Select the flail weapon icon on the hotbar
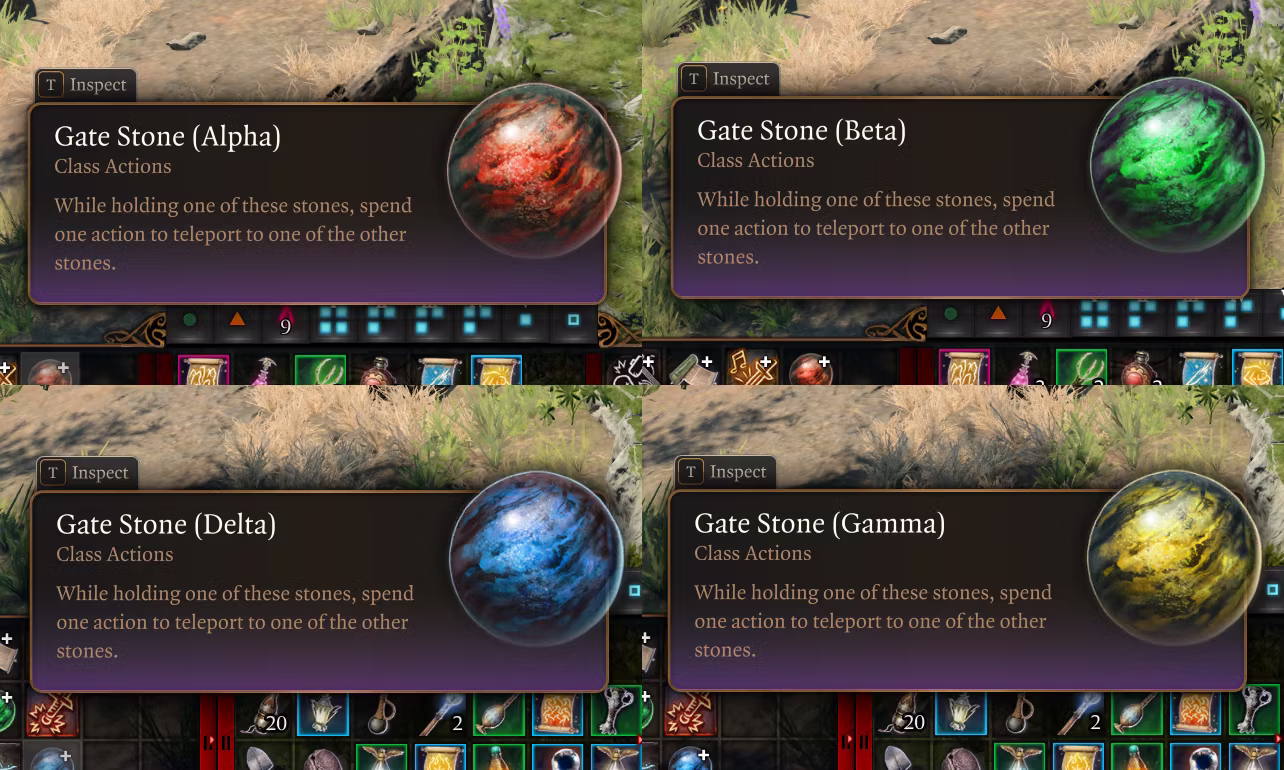Viewport: 1284px width, 770px height. pyautogui.click(x=382, y=718)
